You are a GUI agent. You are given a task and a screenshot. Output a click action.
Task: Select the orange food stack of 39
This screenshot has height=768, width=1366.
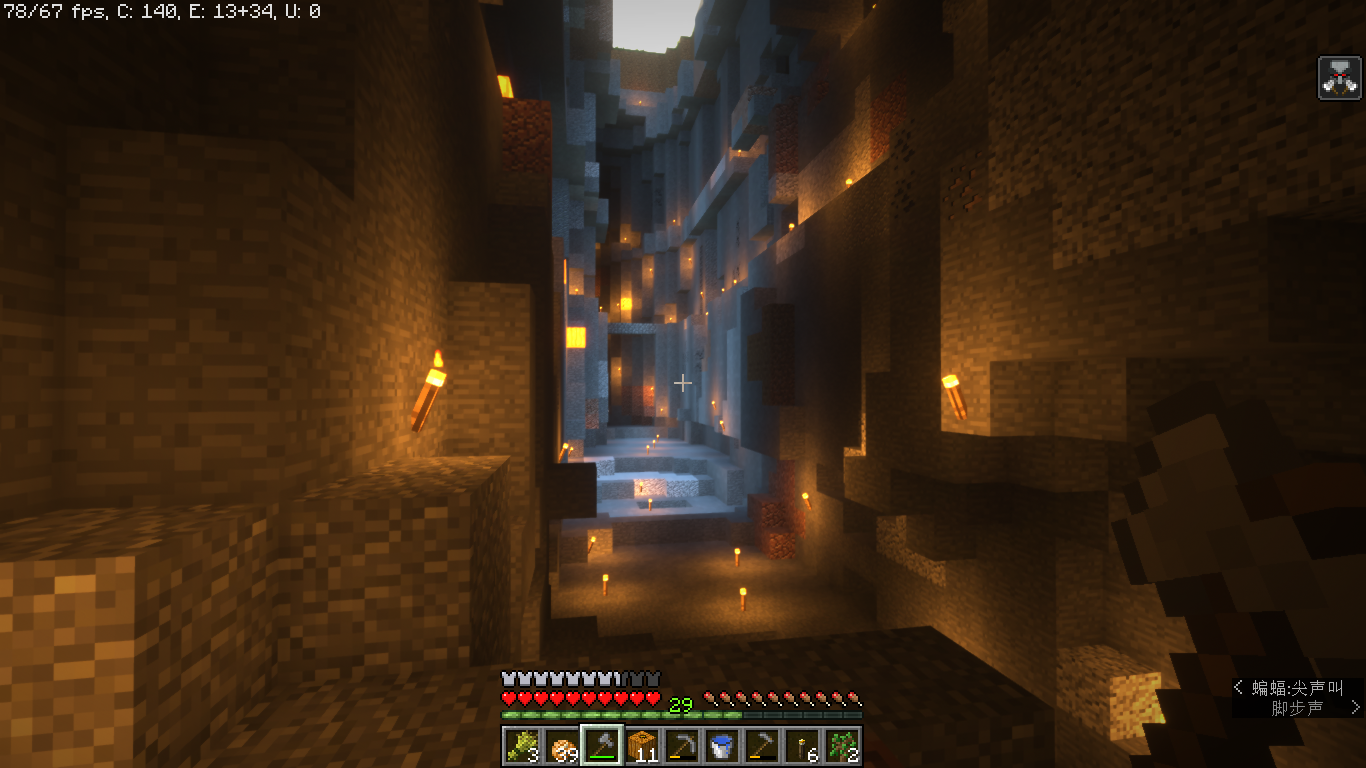(x=561, y=746)
